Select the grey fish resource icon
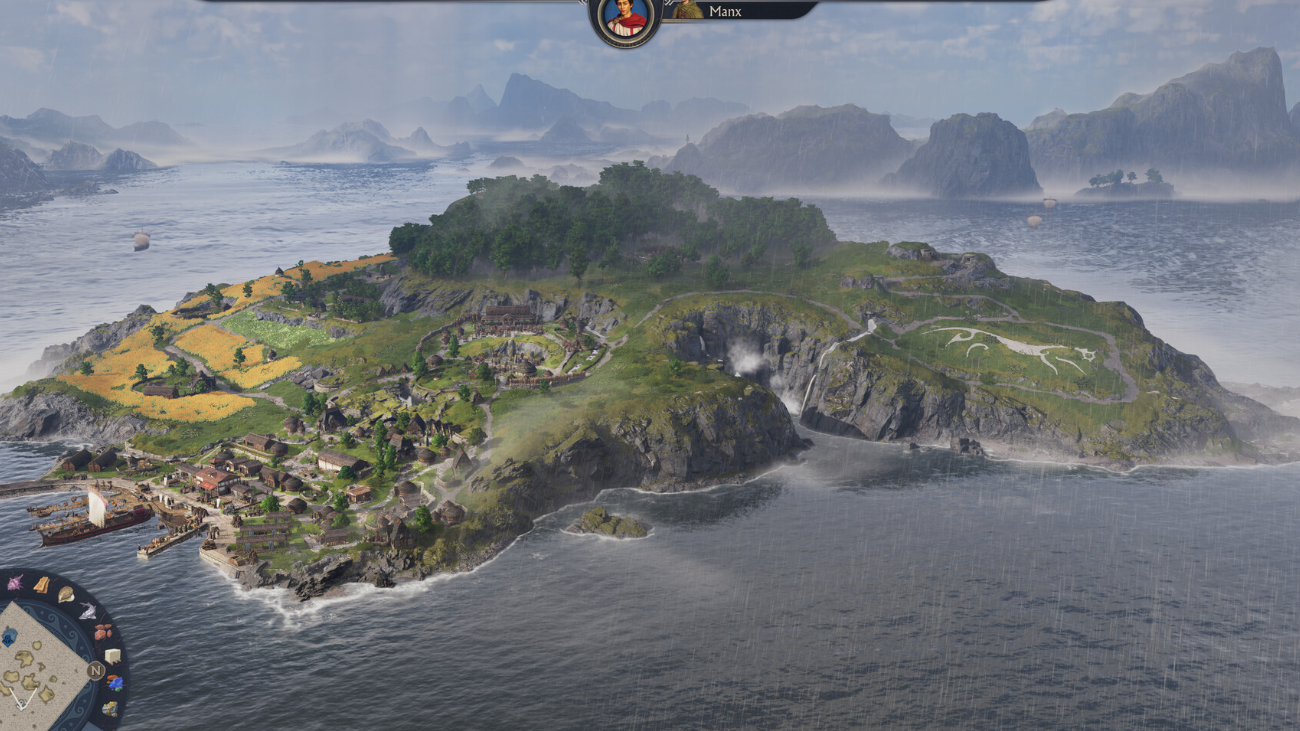Image resolution: width=1300 pixels, height=731 pixels. pos(88,611)
